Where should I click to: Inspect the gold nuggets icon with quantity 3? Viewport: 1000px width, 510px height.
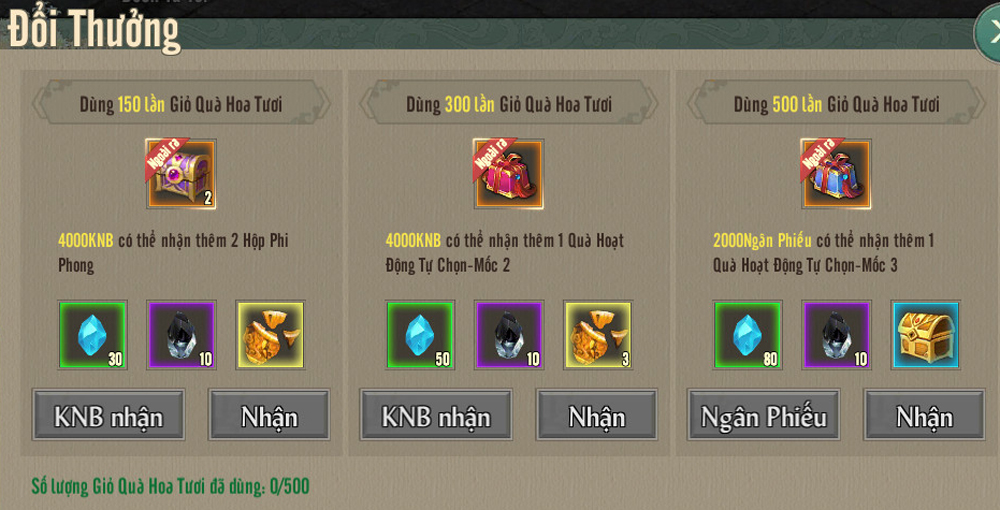597,334
